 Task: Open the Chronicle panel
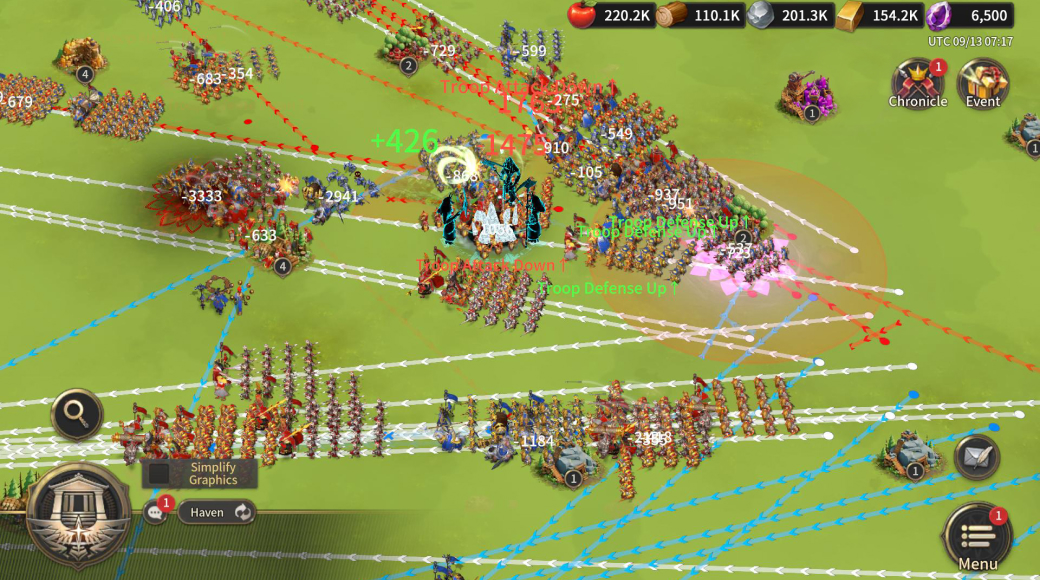click(916, 83)
